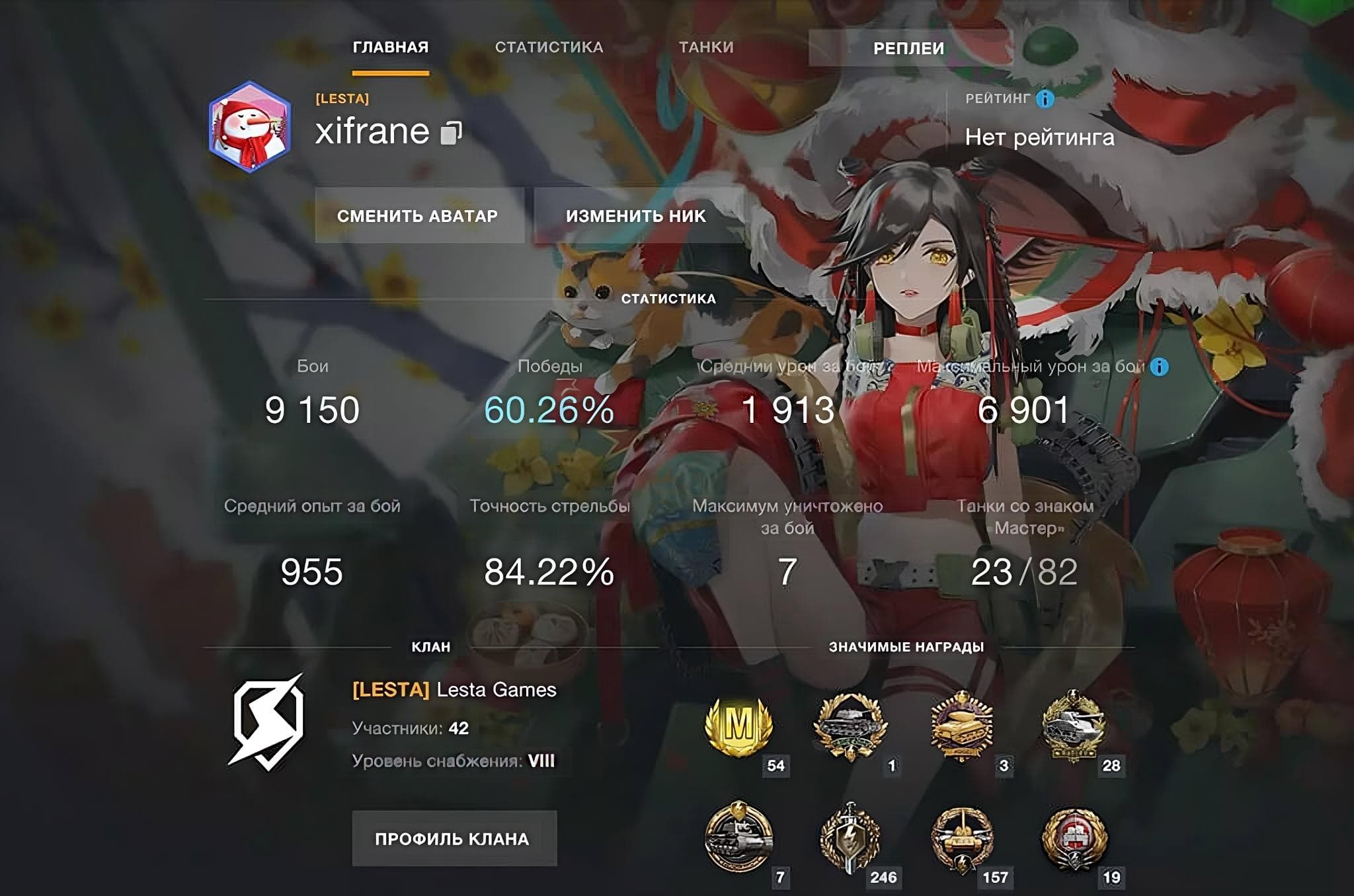Inspect the gold tank medal with count 3

961,726
